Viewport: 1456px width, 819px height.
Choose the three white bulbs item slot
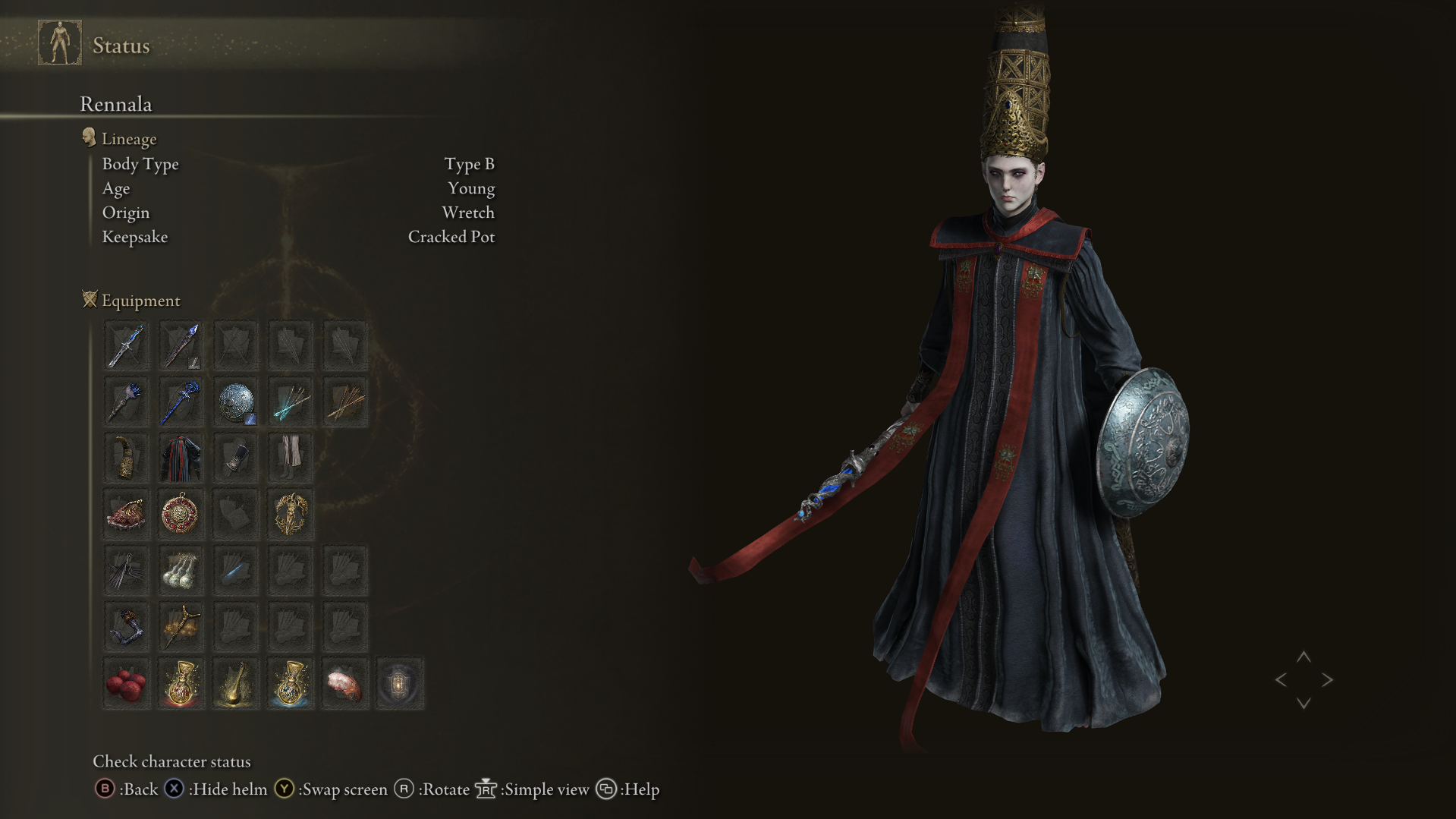tap(181, 571)
